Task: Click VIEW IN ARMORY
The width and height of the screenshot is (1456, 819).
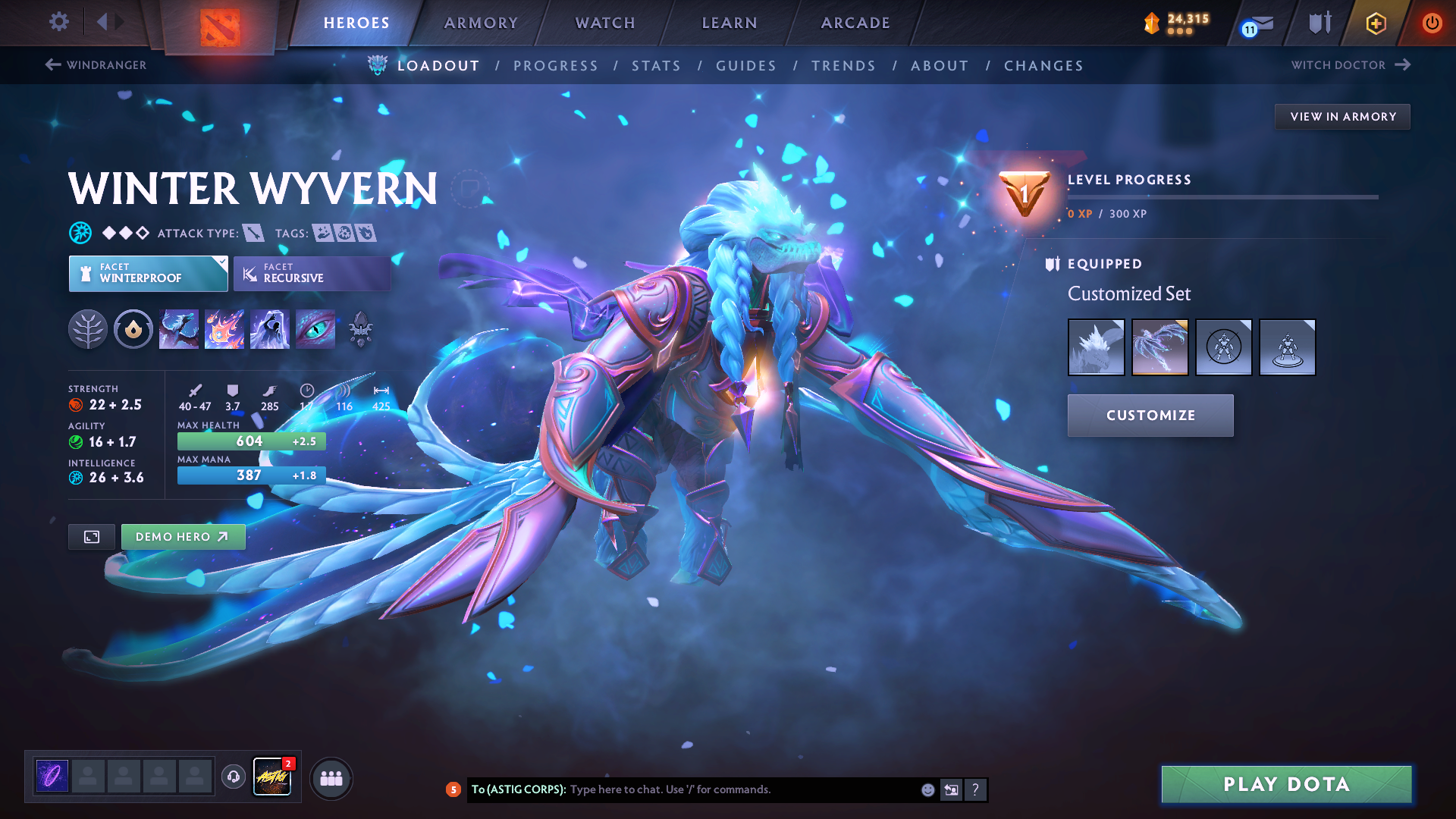Action: tap(1342, 116)
